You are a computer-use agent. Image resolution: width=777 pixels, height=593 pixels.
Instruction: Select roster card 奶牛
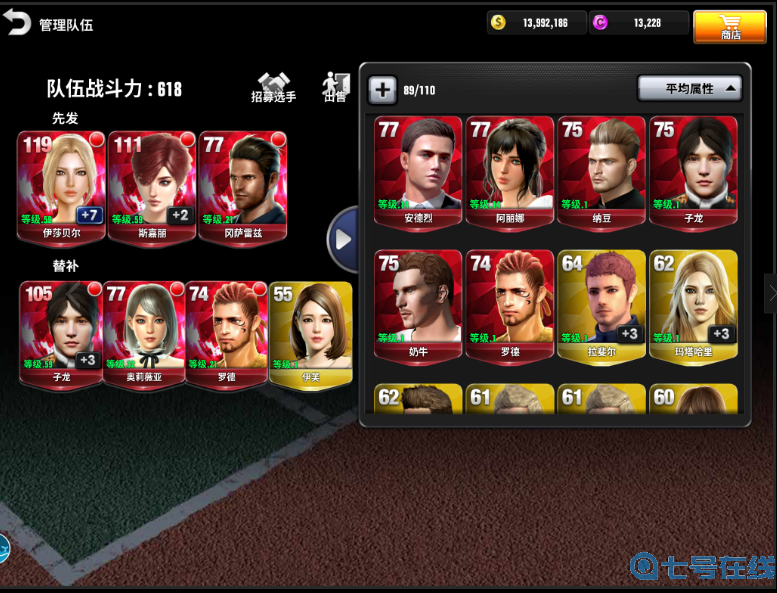tap(418, 305)
